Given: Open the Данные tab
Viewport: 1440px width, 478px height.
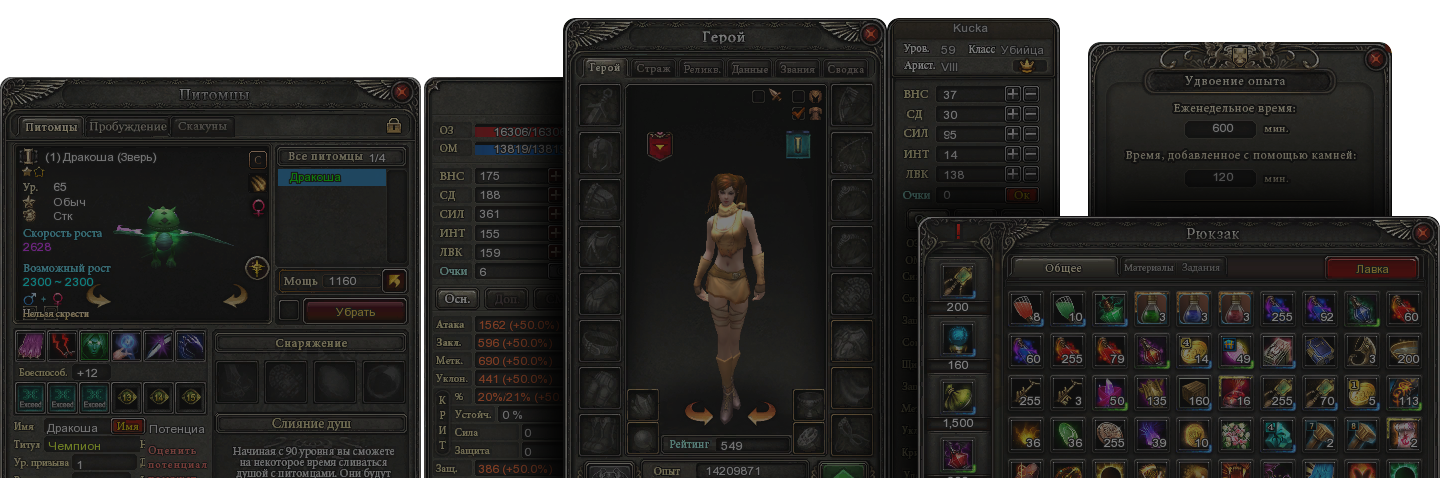Looking at the screenshot, I should click(x=750, y=69).
